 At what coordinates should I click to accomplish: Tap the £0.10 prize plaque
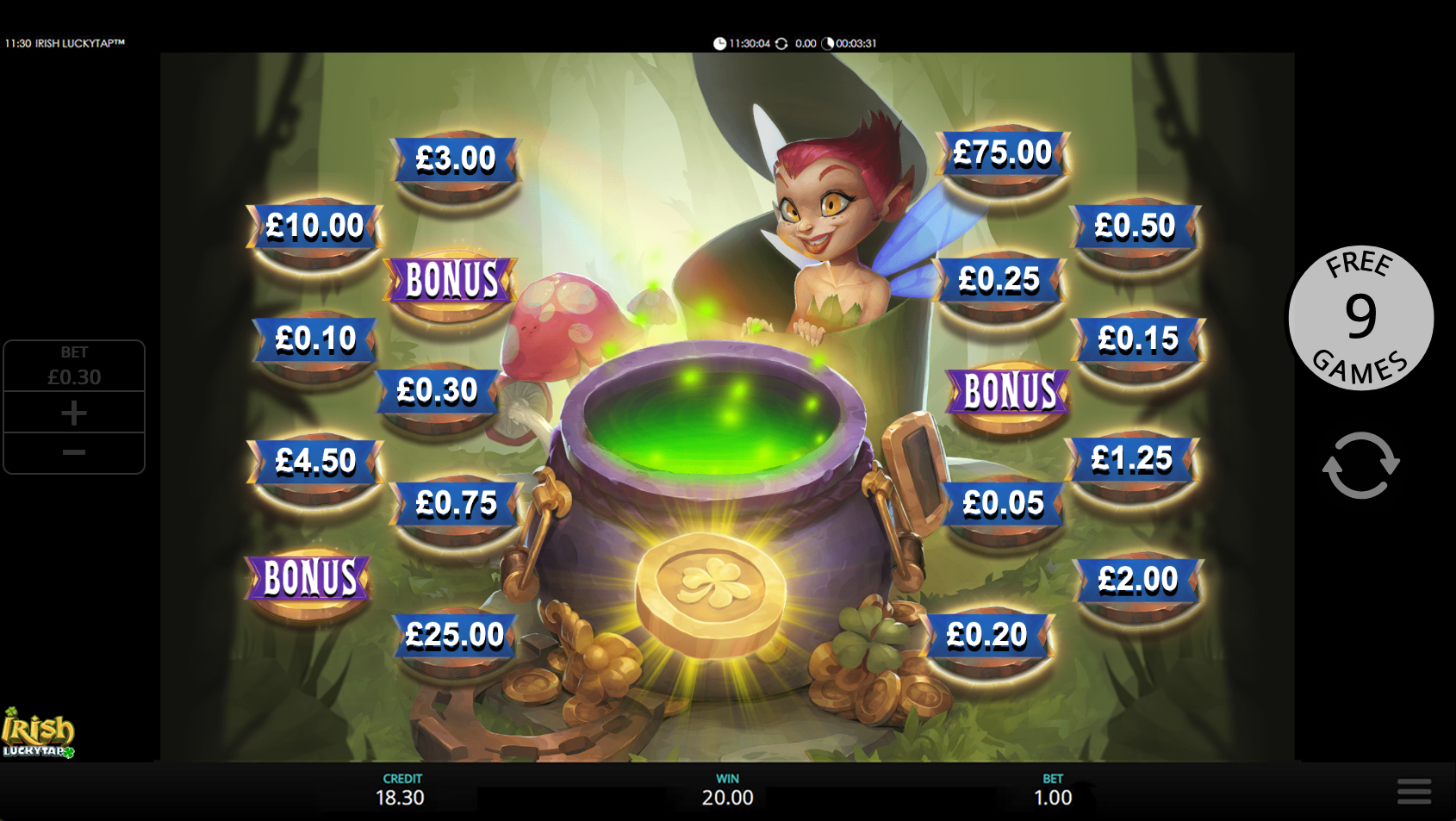315,339
